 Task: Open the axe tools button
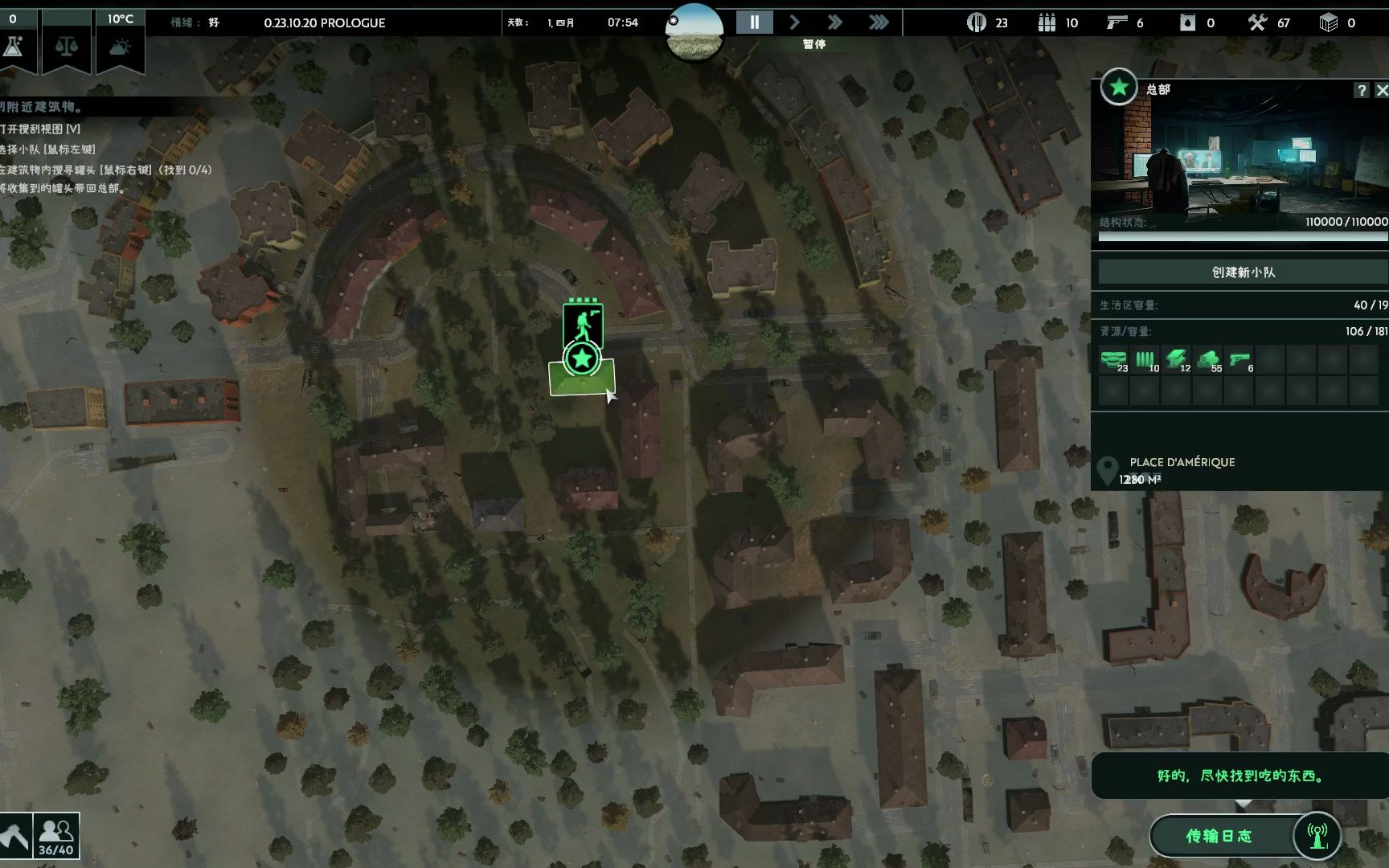click(x=15, y=836)
